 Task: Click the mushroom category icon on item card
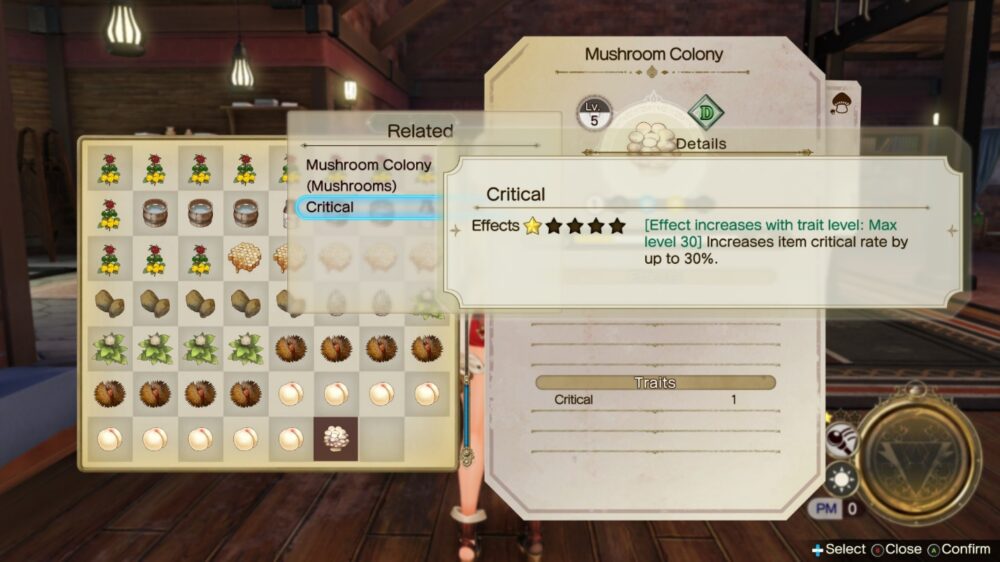[x=842, y=103]
